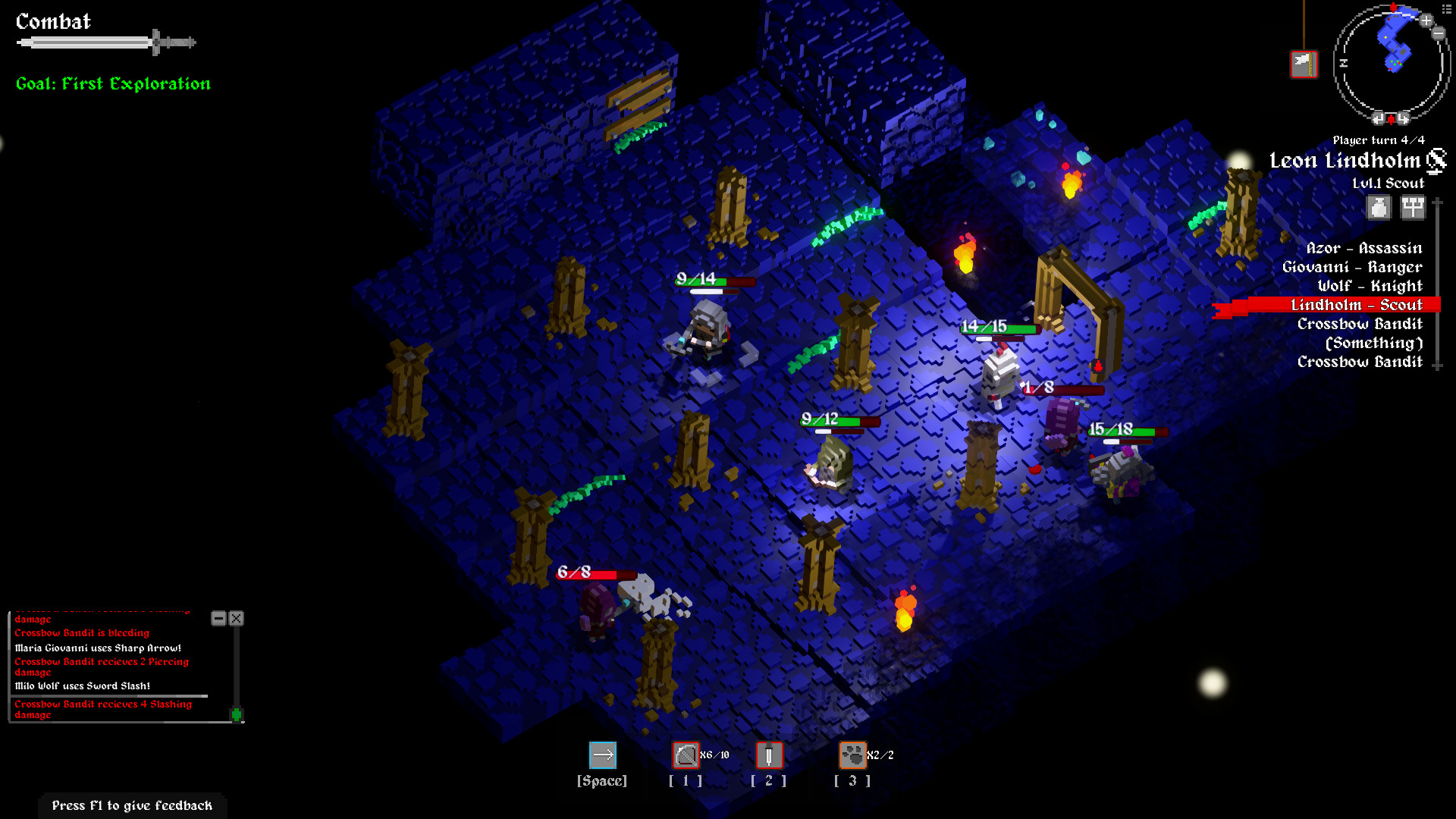Screen dimensions: 1456x819
Task: Select Lindholm - Scout in the turn order
Action: point(1357,304)
